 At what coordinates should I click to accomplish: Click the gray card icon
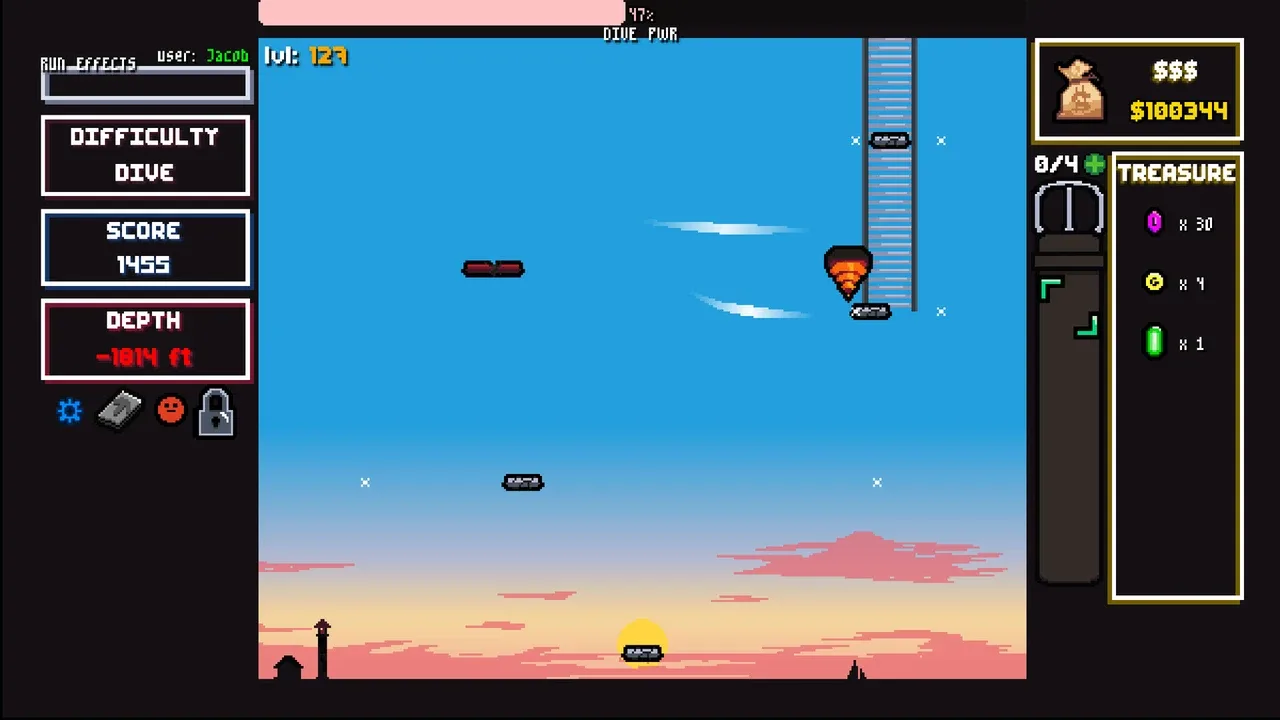(119, 411)
